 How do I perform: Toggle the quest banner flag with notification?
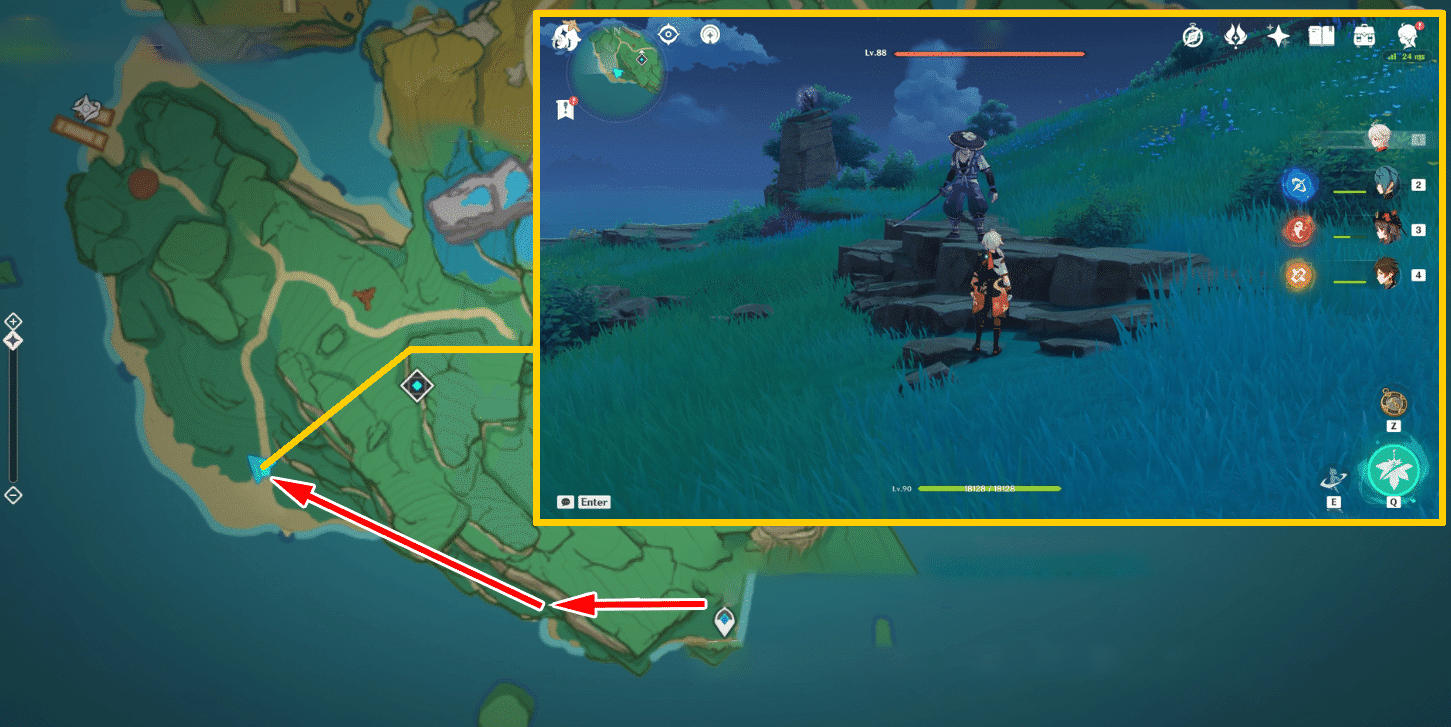(x=565, y=110)
